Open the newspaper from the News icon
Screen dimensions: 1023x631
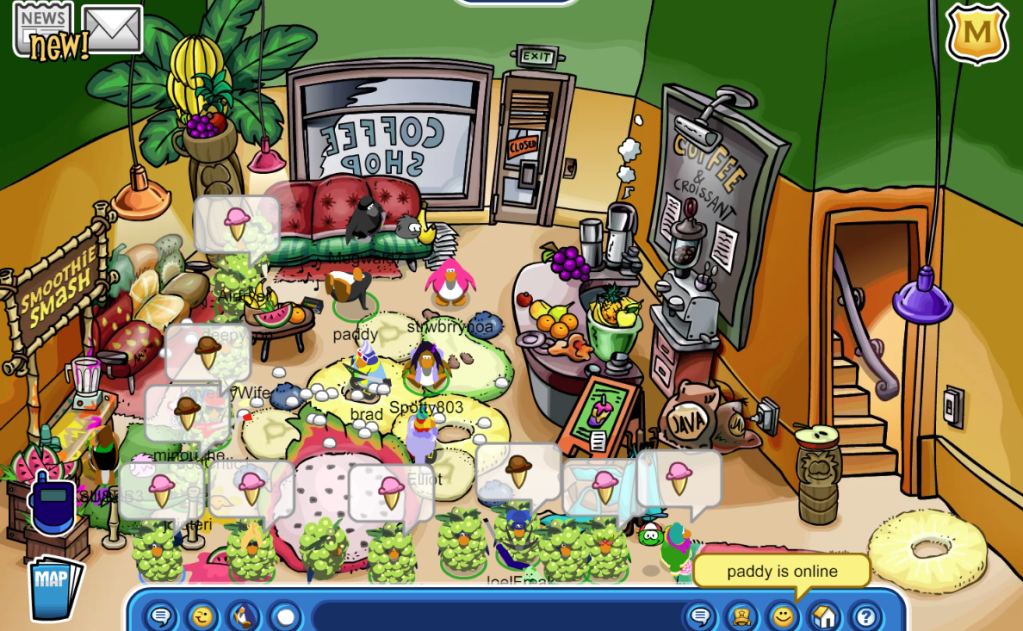(x=43, y=27)
